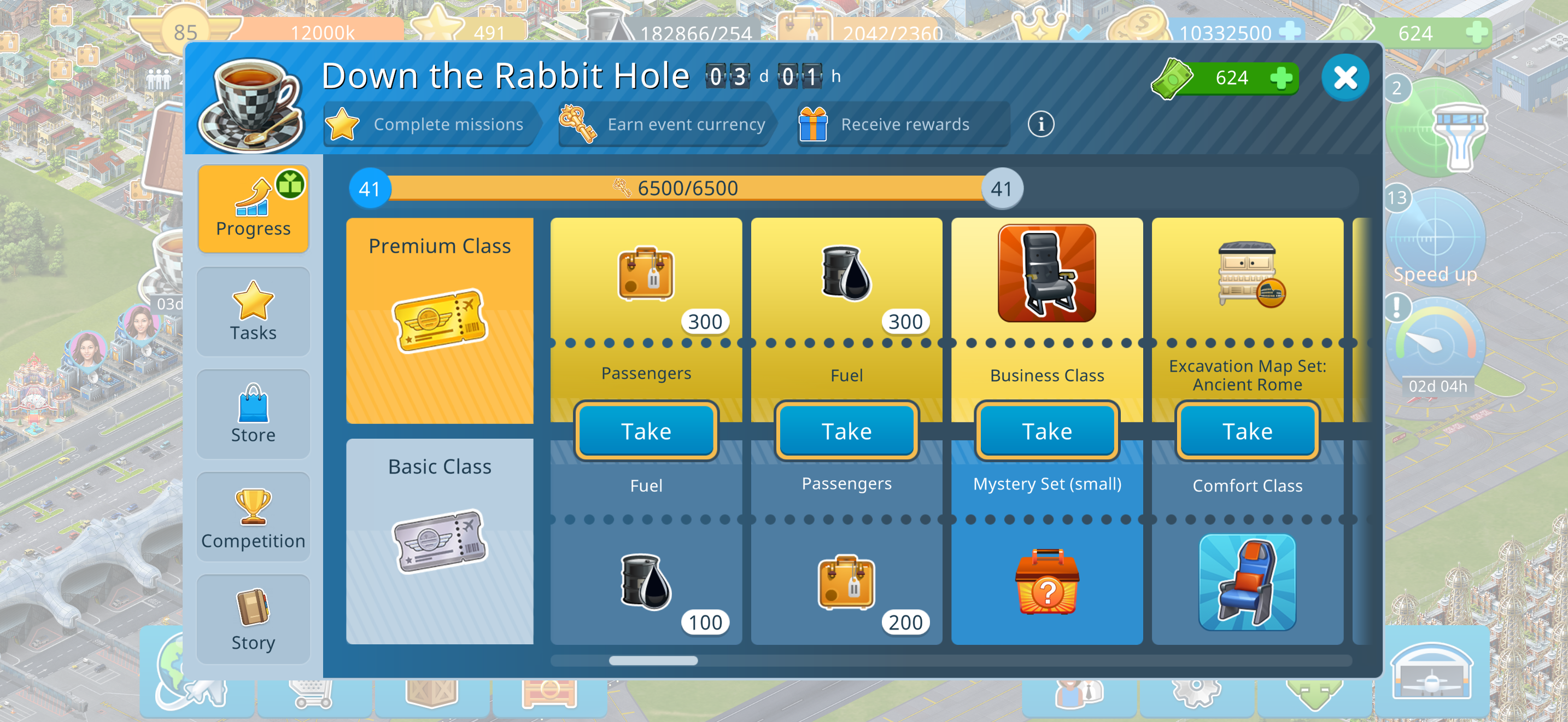Open the Tasks tab
The height and width of the screenshot is (722, 1568).
pyautogui.click(x=253, y=312)
